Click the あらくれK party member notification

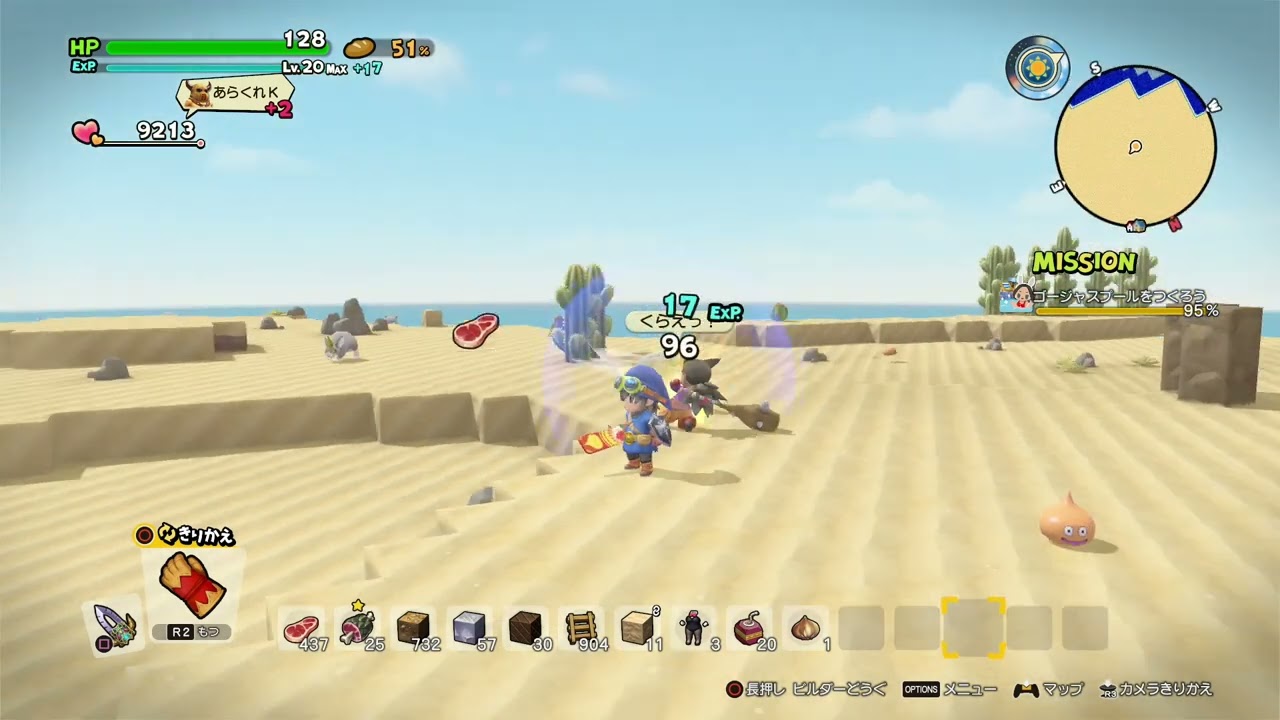[236, 96]
